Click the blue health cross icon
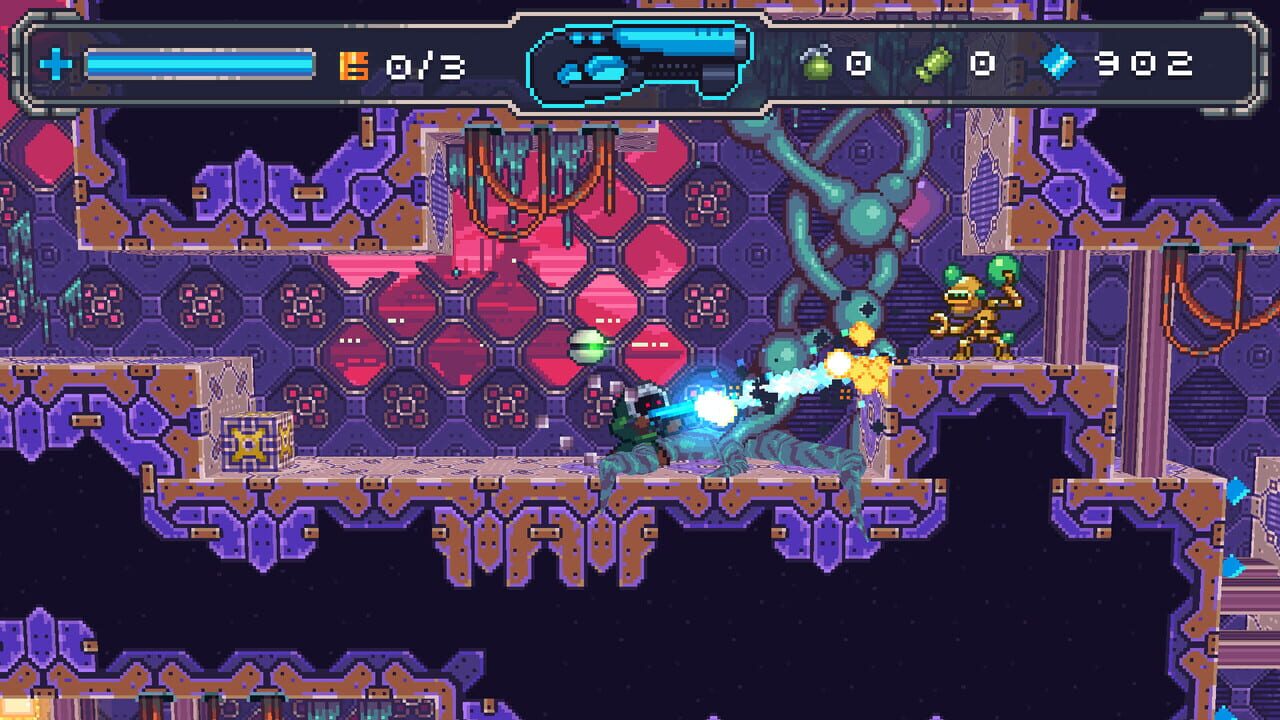Image resolution: width=1280 pixels, height=720 pixels. 55,66
